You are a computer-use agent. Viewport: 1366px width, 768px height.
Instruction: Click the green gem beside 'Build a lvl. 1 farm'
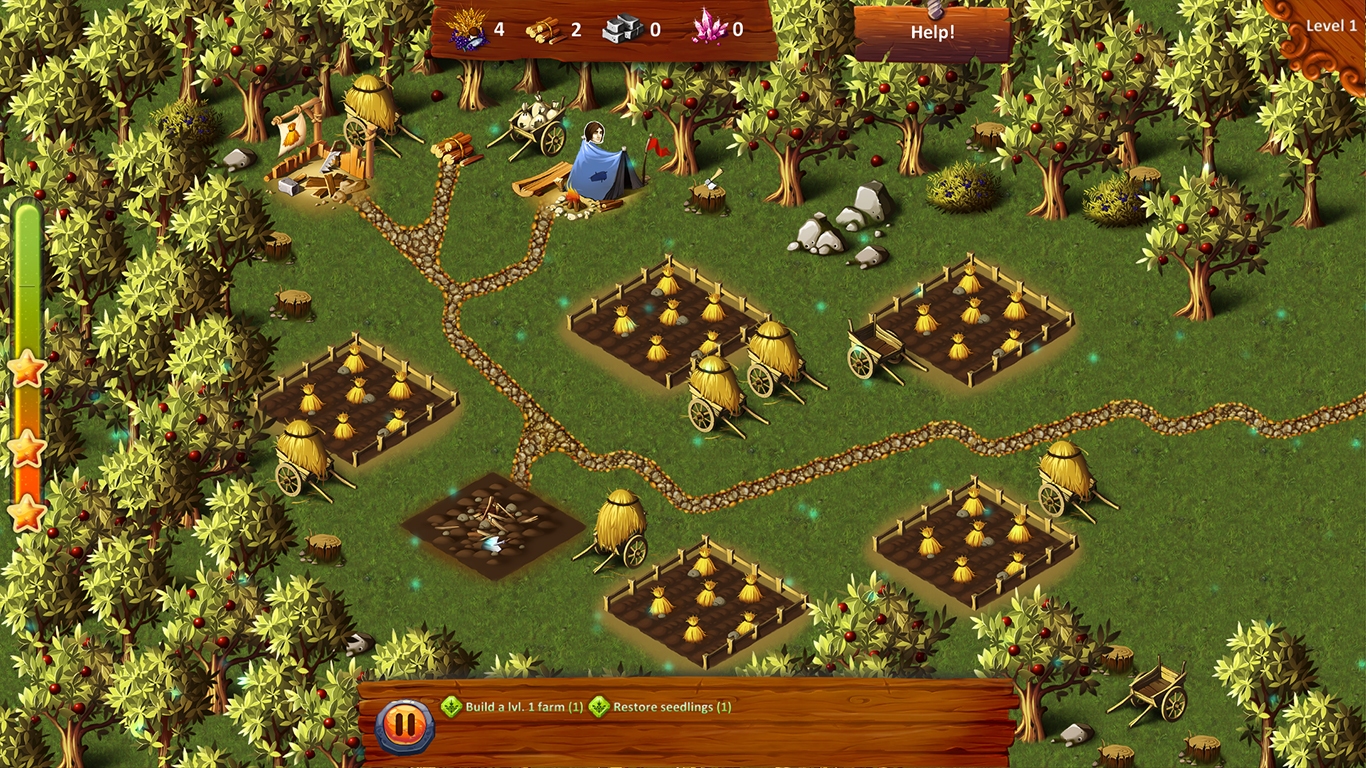click(x=451, y=705)
